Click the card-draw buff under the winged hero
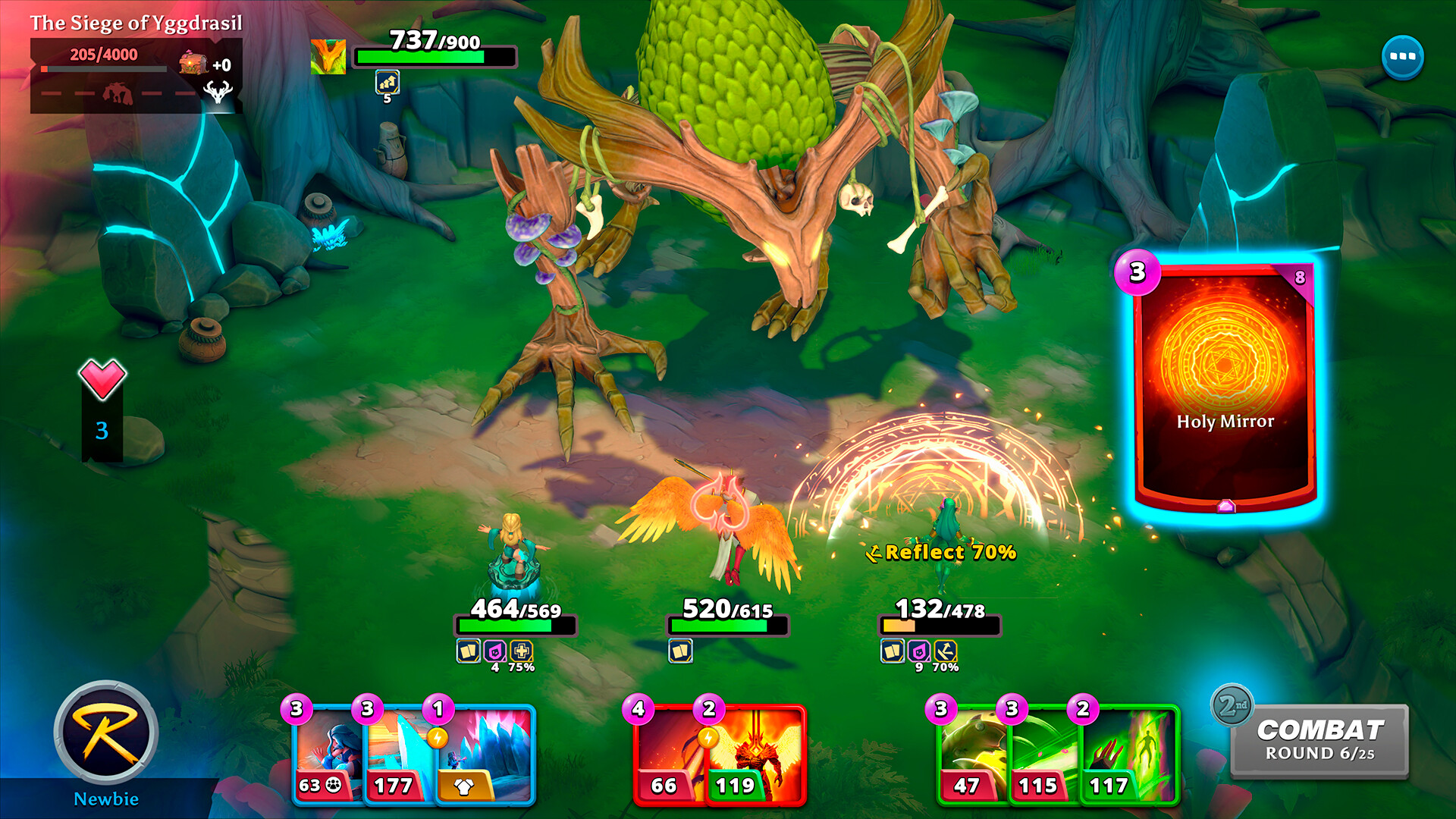Viewport: 1456px width, 819px height. (x=679, y=651)
